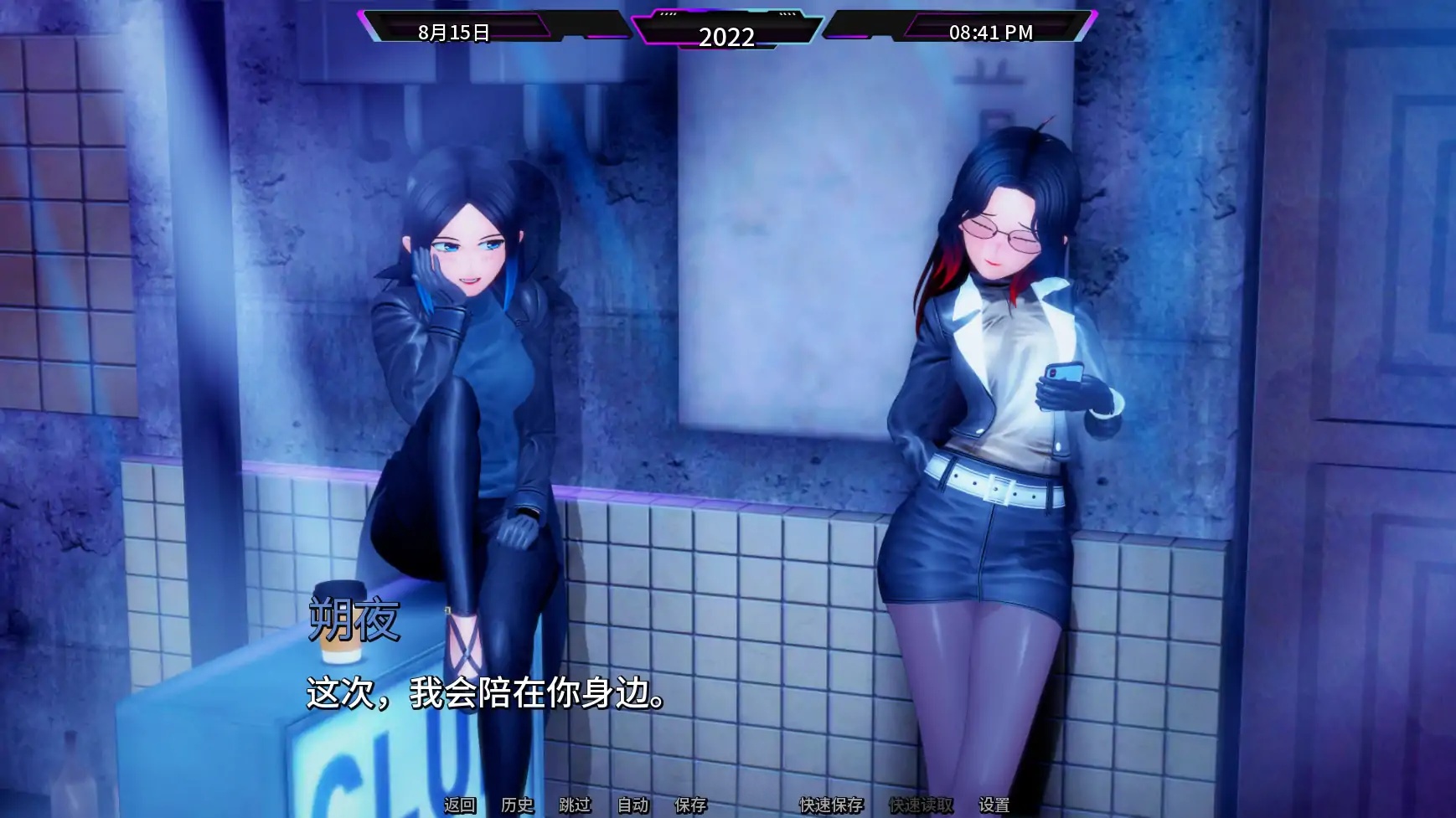This screenshot has width=1456, height=818.
Task: Toggle 自动 auto-play mode
Action: (632, 807)
